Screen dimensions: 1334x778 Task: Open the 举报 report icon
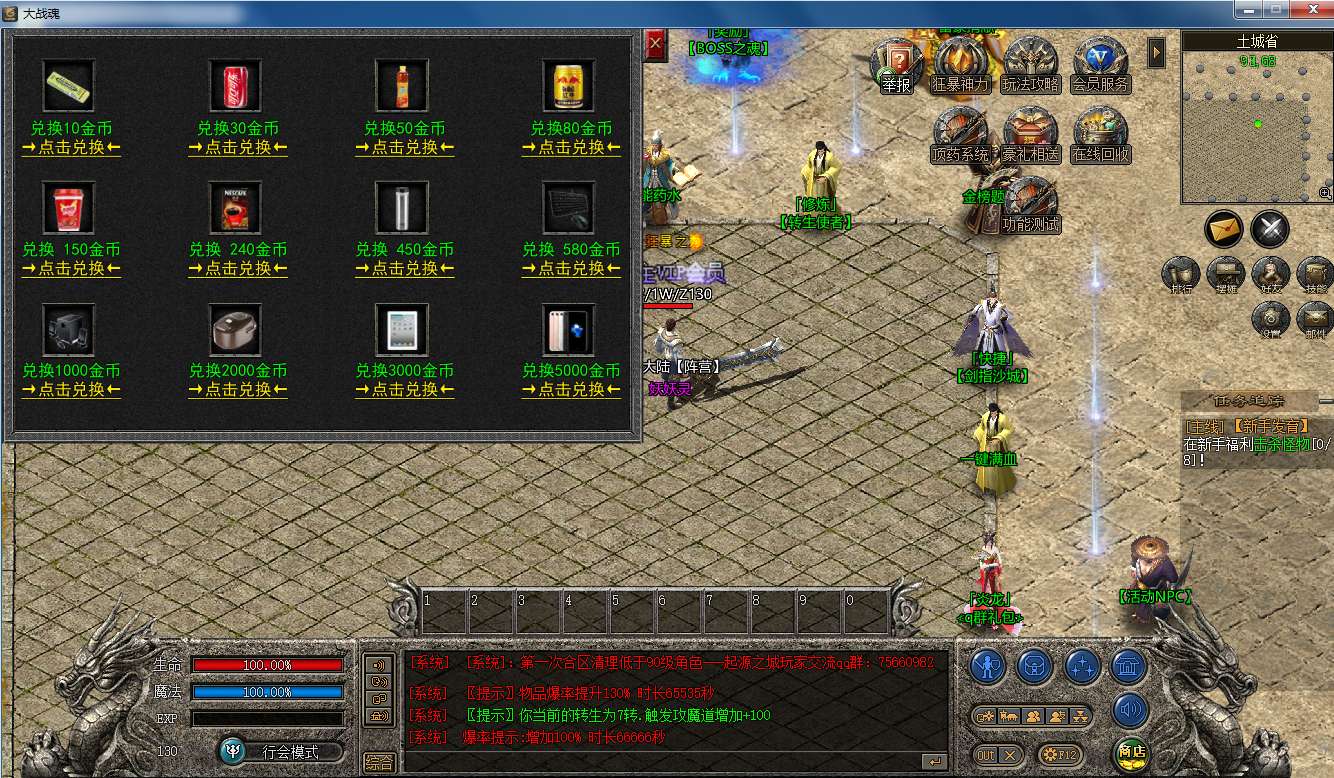896,66
